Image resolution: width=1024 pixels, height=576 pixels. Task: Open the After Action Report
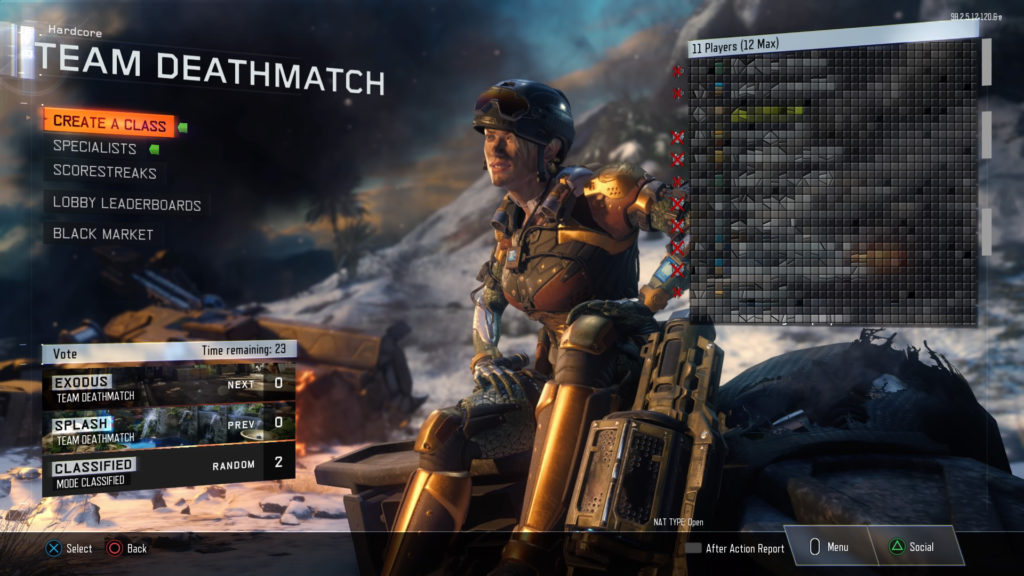click(735, 548)
